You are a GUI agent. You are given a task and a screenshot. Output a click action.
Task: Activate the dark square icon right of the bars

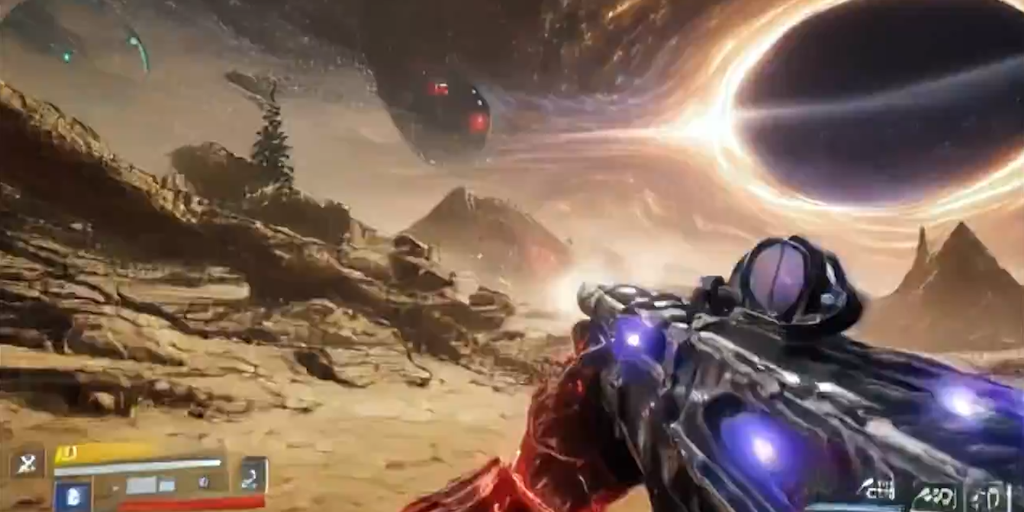click(x=254, y=473)
